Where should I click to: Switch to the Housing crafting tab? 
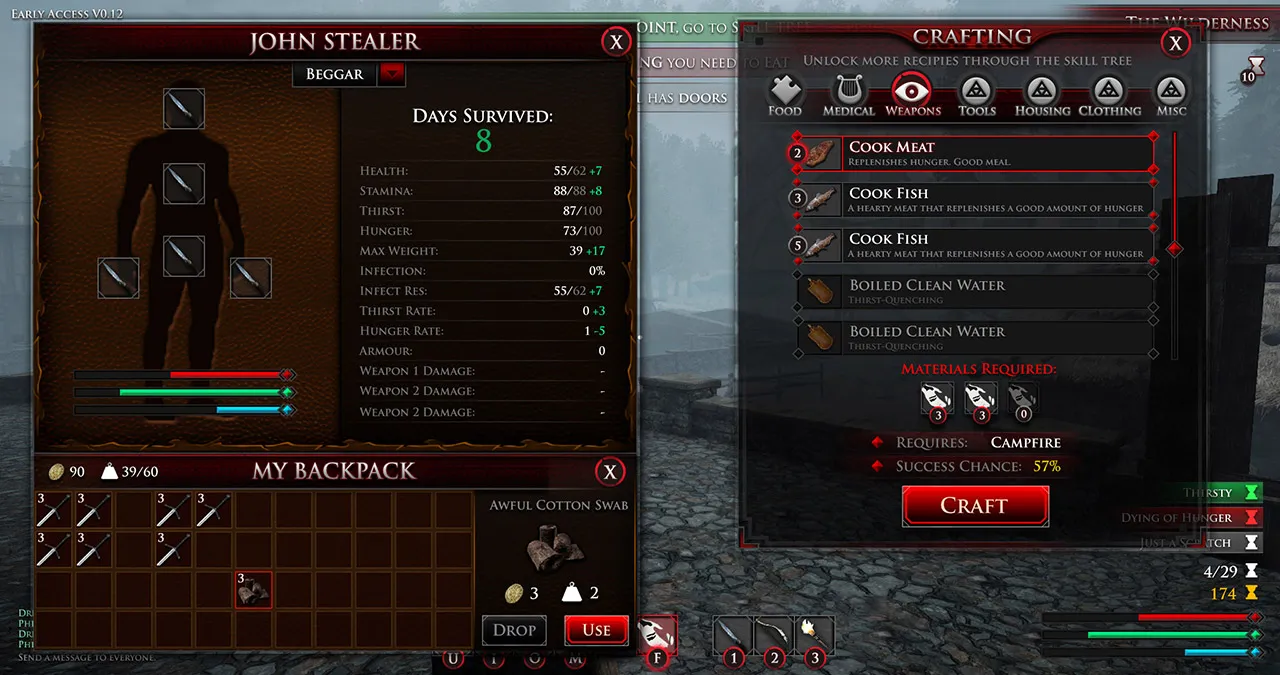1042,95
